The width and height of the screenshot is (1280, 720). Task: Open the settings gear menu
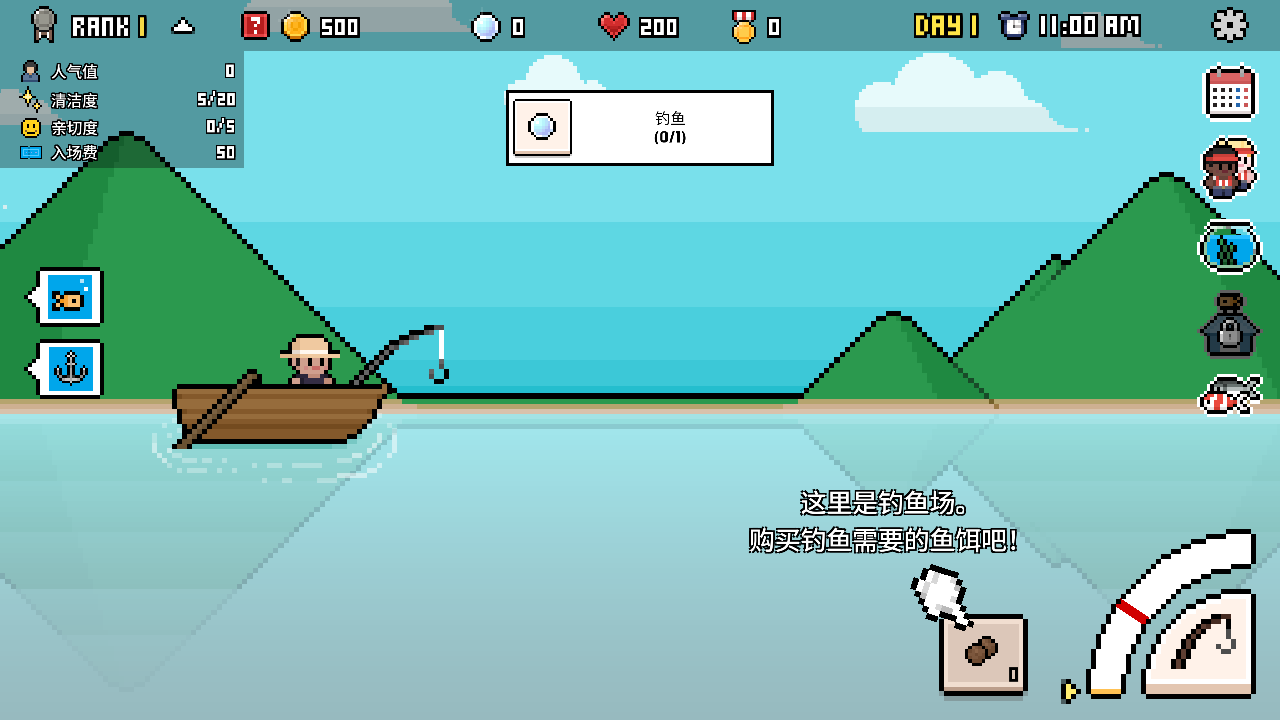click(1229, 25)
